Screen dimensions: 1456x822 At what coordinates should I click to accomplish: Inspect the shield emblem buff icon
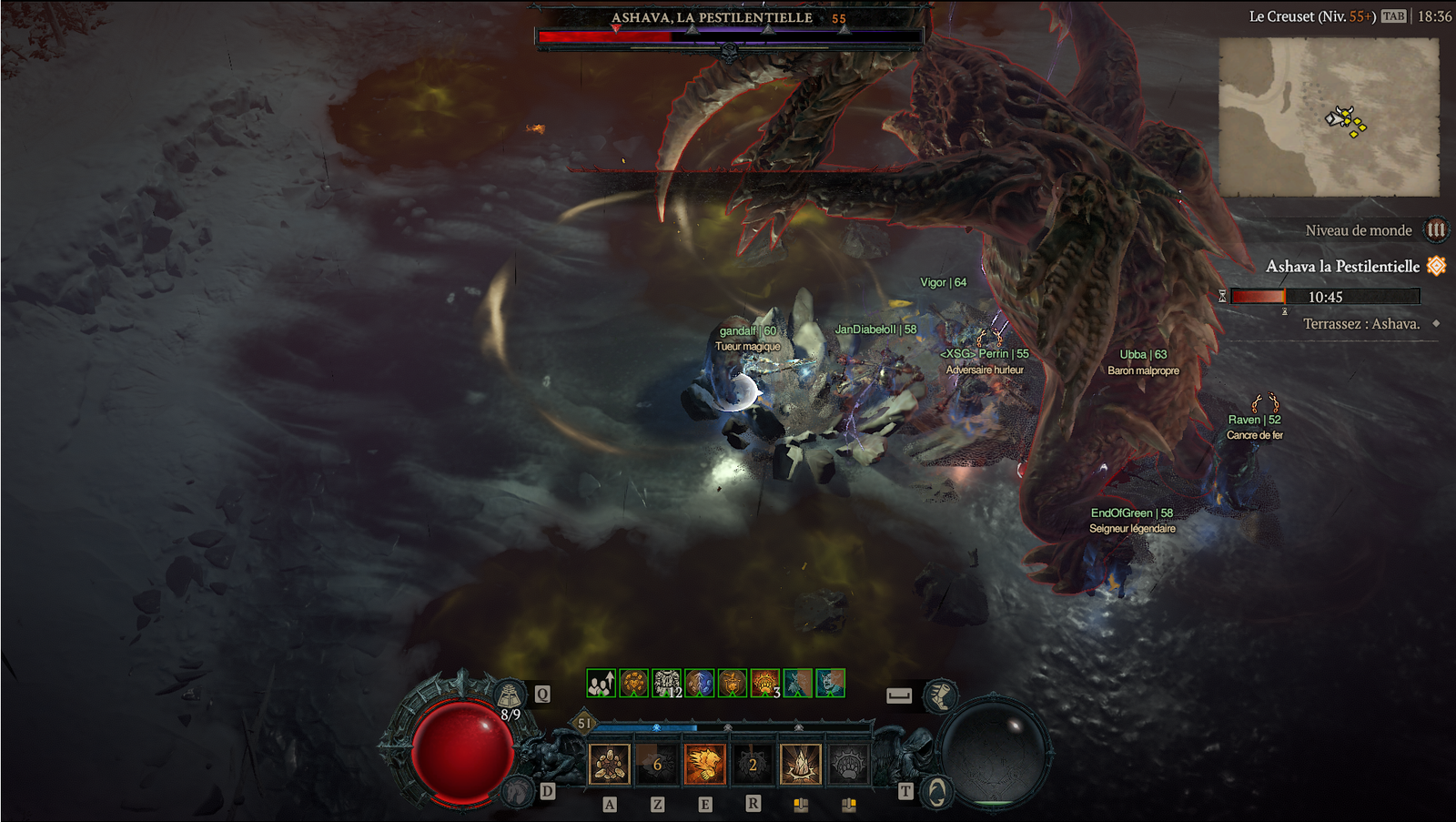coord(732,683)
